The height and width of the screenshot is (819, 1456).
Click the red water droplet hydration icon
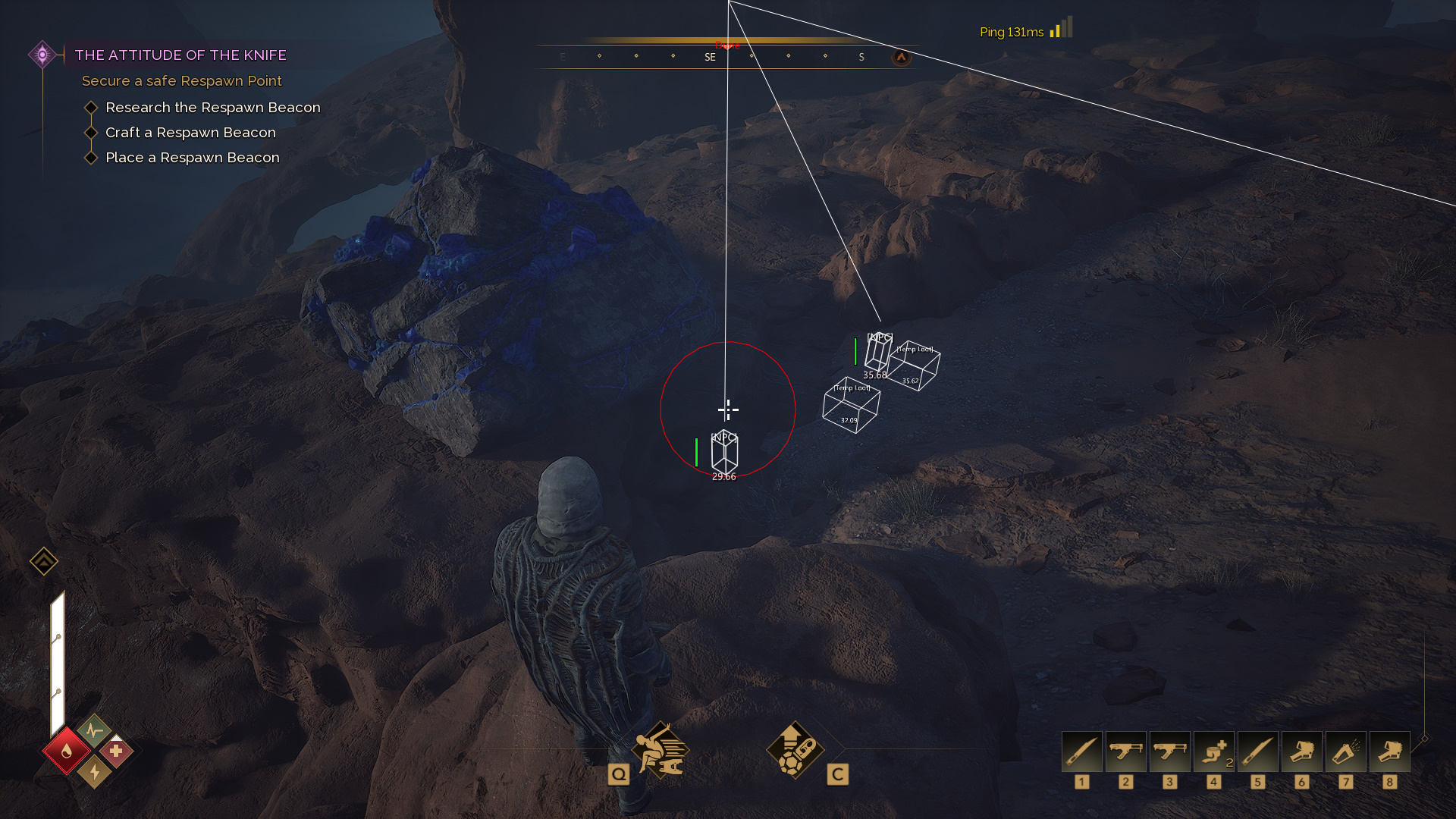click(67, 751)
